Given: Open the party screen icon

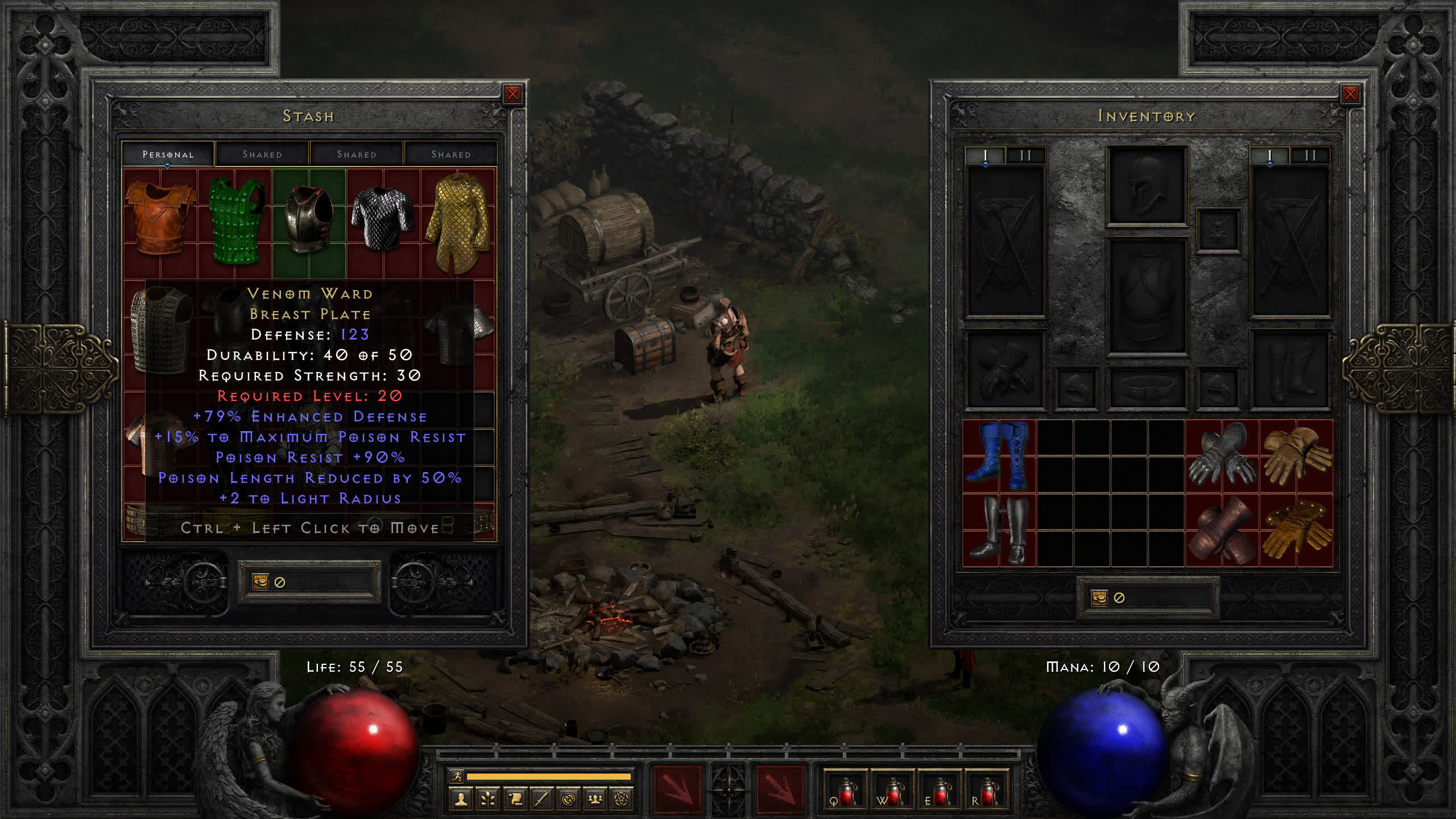Looking at the screenshot, I should (x=595, y=800).
